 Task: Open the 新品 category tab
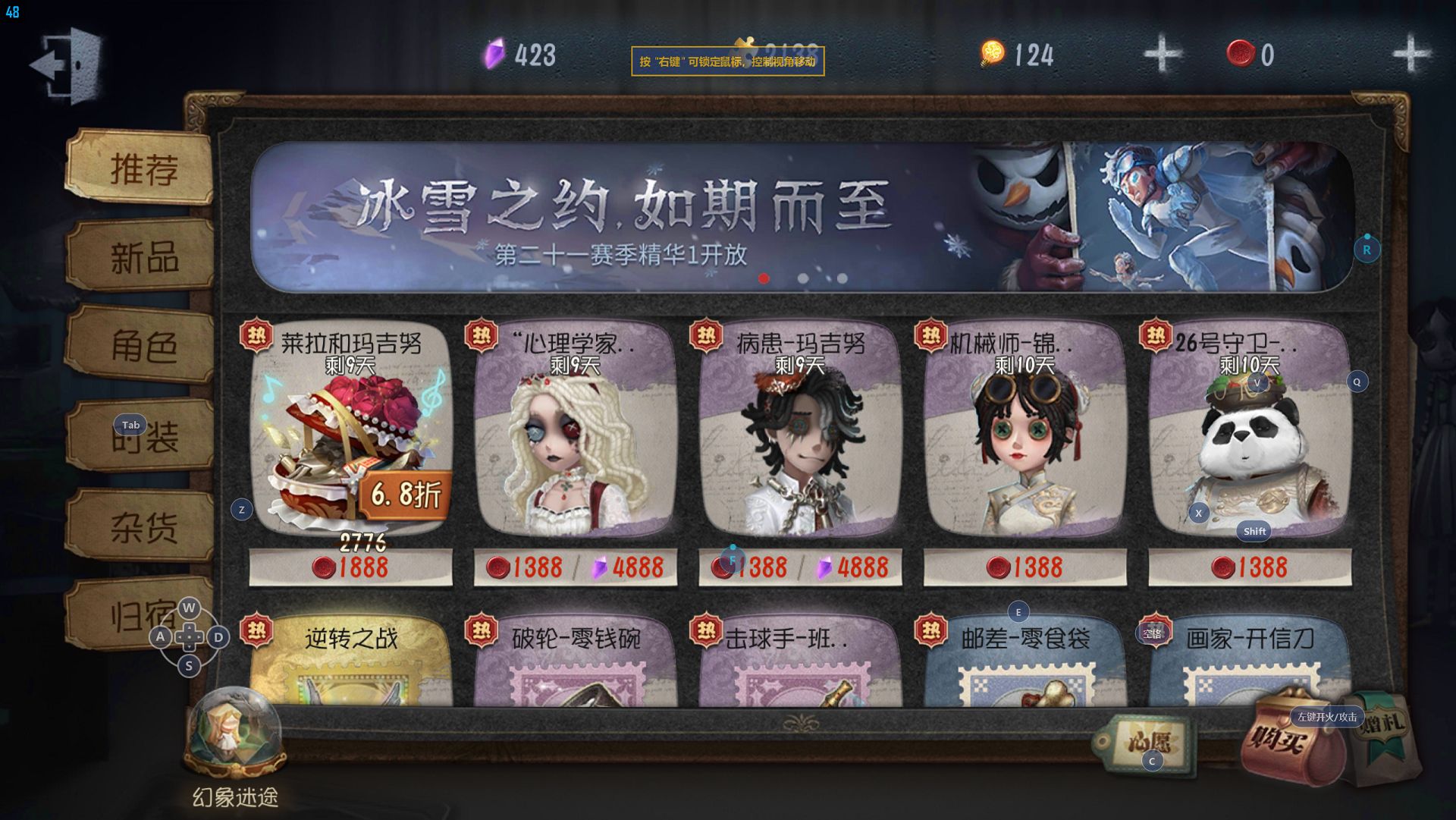click(x=143, y=258)
